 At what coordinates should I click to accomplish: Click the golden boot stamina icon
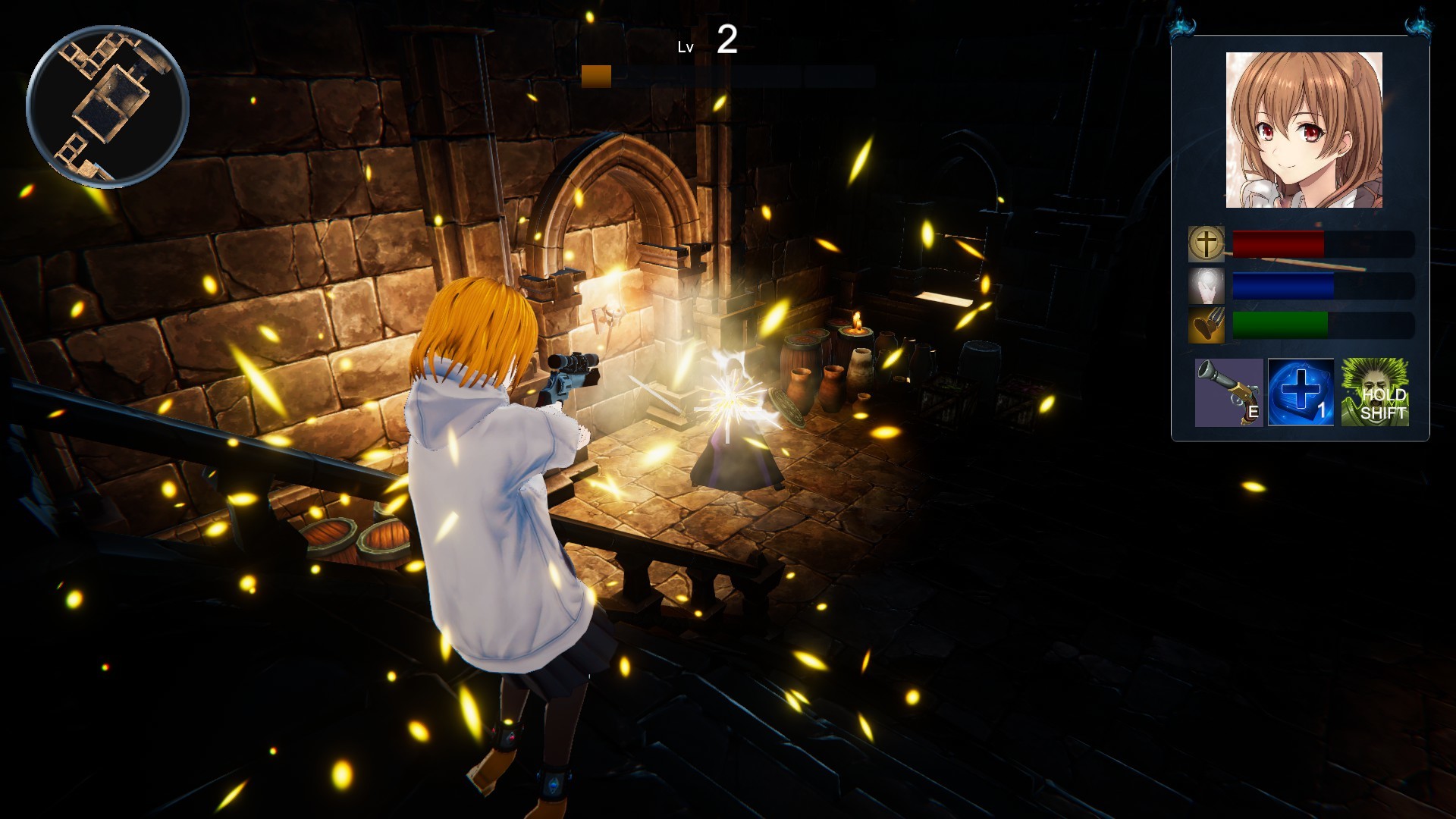tap(1206, 326)
